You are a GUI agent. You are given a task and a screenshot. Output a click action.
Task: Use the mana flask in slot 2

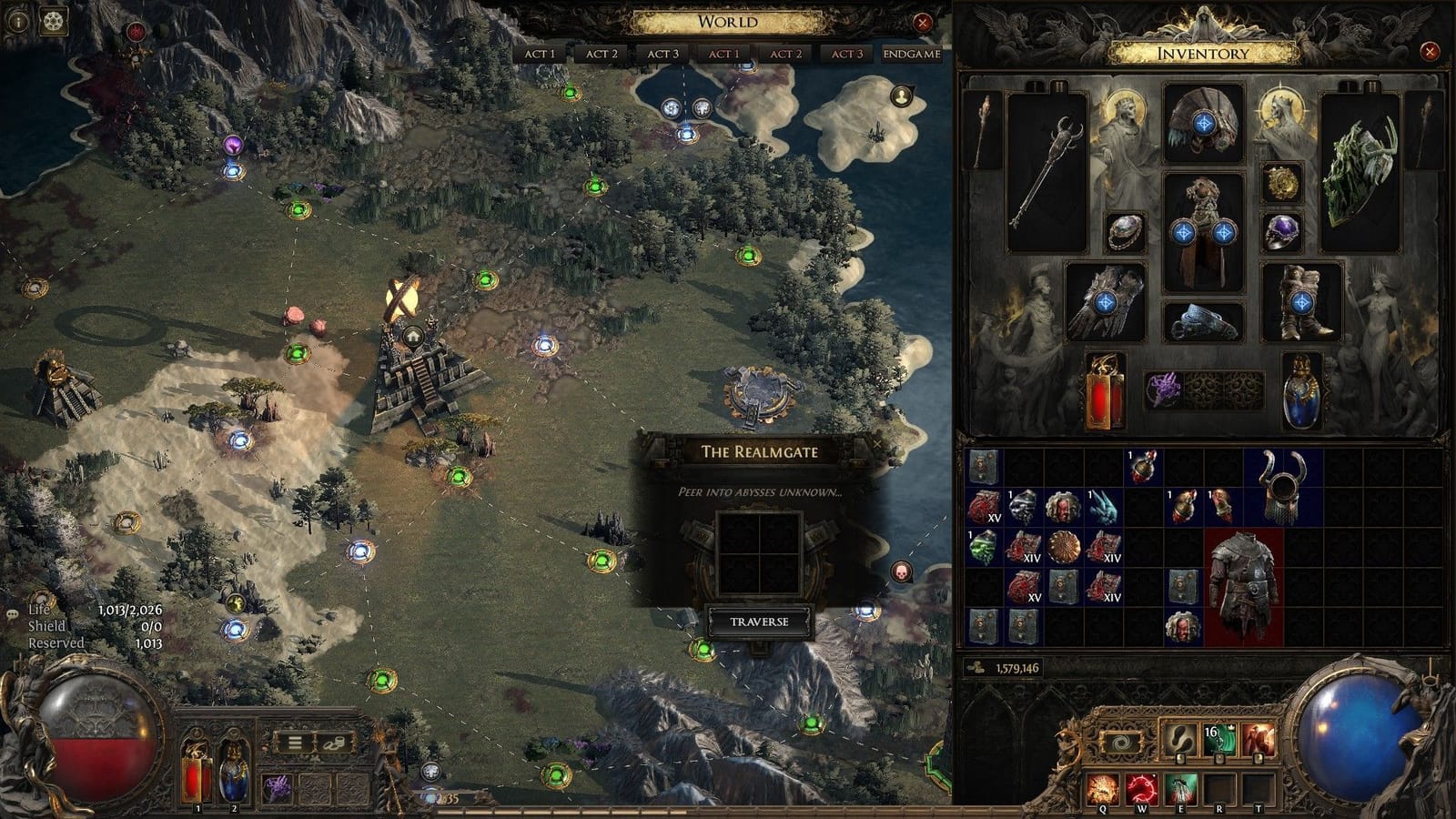[x=233, y=772]
